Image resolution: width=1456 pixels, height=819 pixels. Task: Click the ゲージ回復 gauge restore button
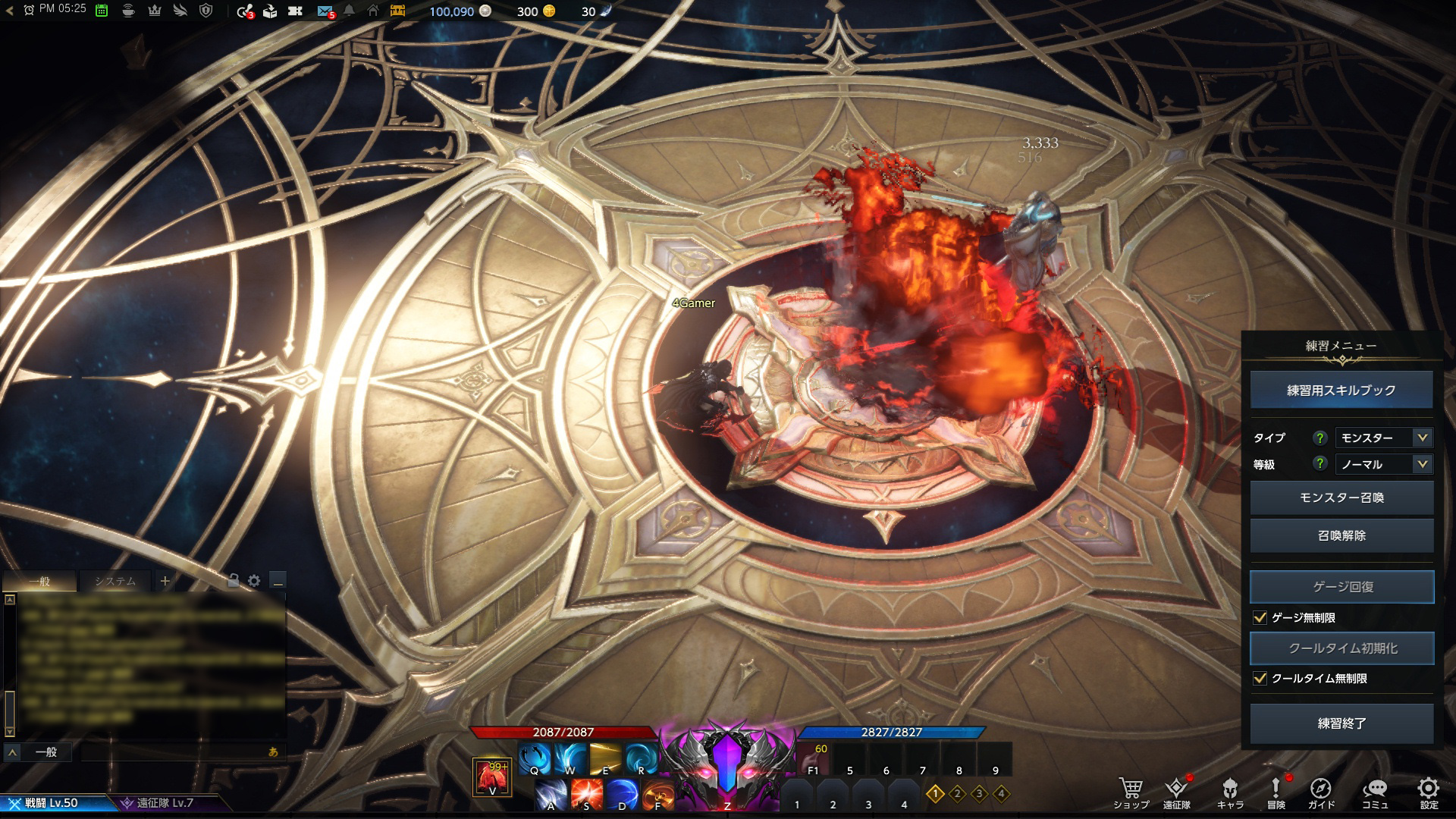(x=1341, y=587)
